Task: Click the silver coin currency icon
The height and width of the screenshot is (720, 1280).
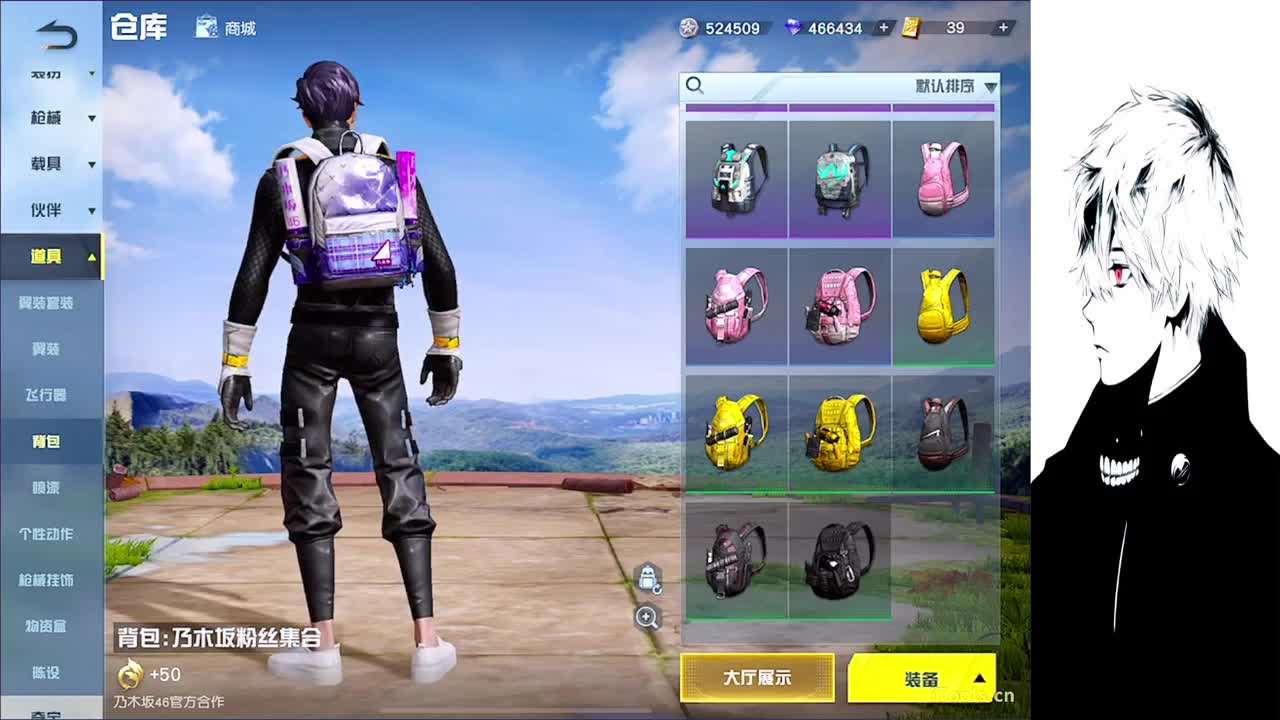Action: pos(688,29)
